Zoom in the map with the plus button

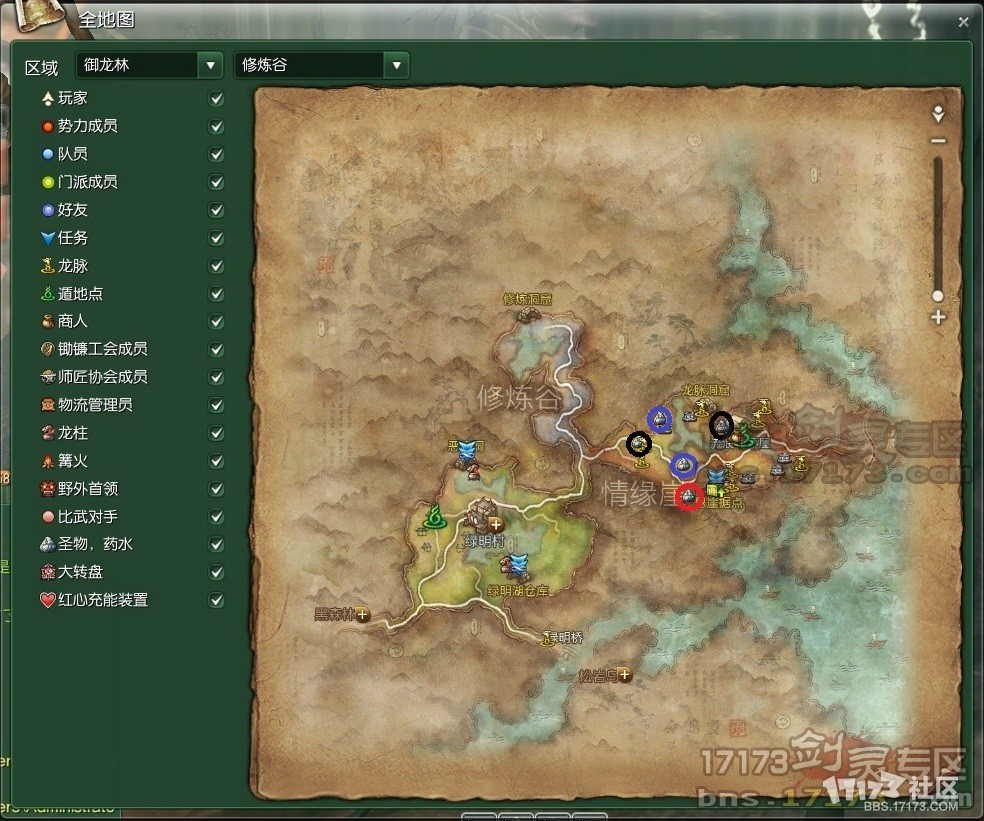tap(938, 317)
